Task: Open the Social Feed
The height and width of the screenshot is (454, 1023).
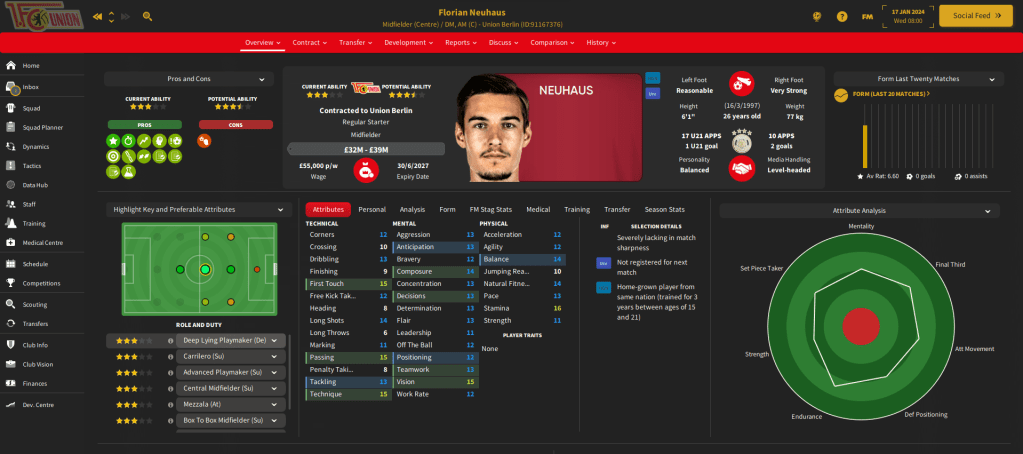Action: point(964,16)
